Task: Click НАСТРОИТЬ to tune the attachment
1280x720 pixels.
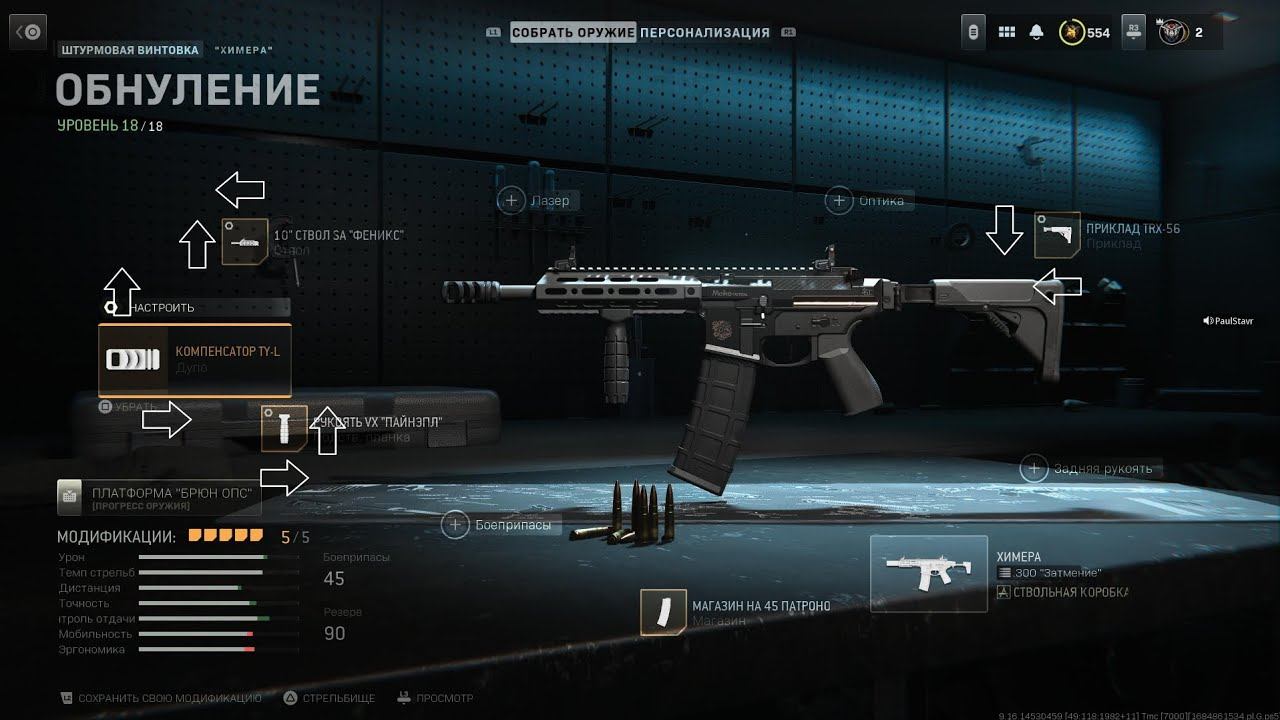Action: [x=160, y=308]
